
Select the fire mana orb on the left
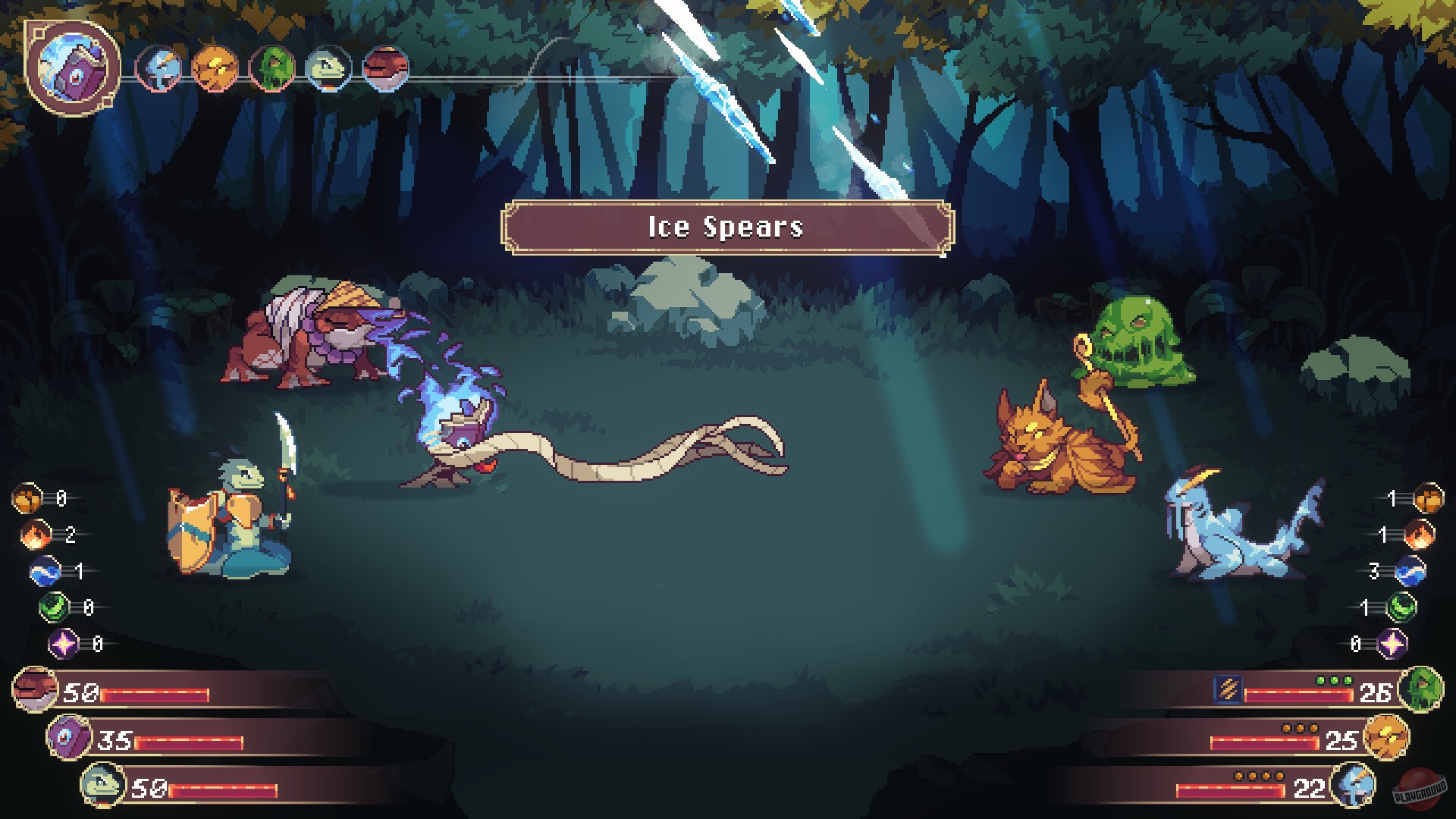pyautogui.click(x=35, y=535)
